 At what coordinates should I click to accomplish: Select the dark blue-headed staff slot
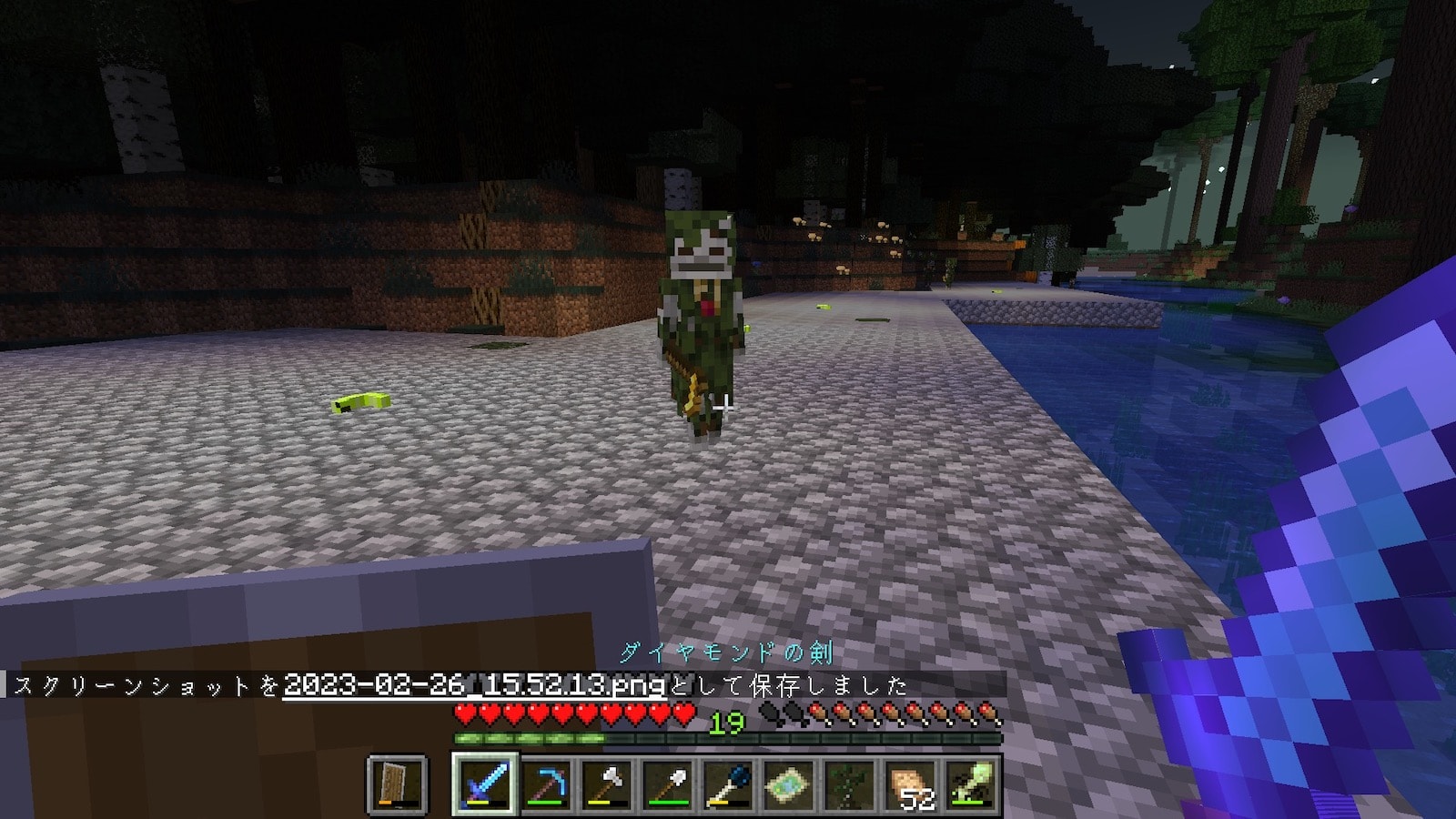pyautogui.click(x=728, y=784)
